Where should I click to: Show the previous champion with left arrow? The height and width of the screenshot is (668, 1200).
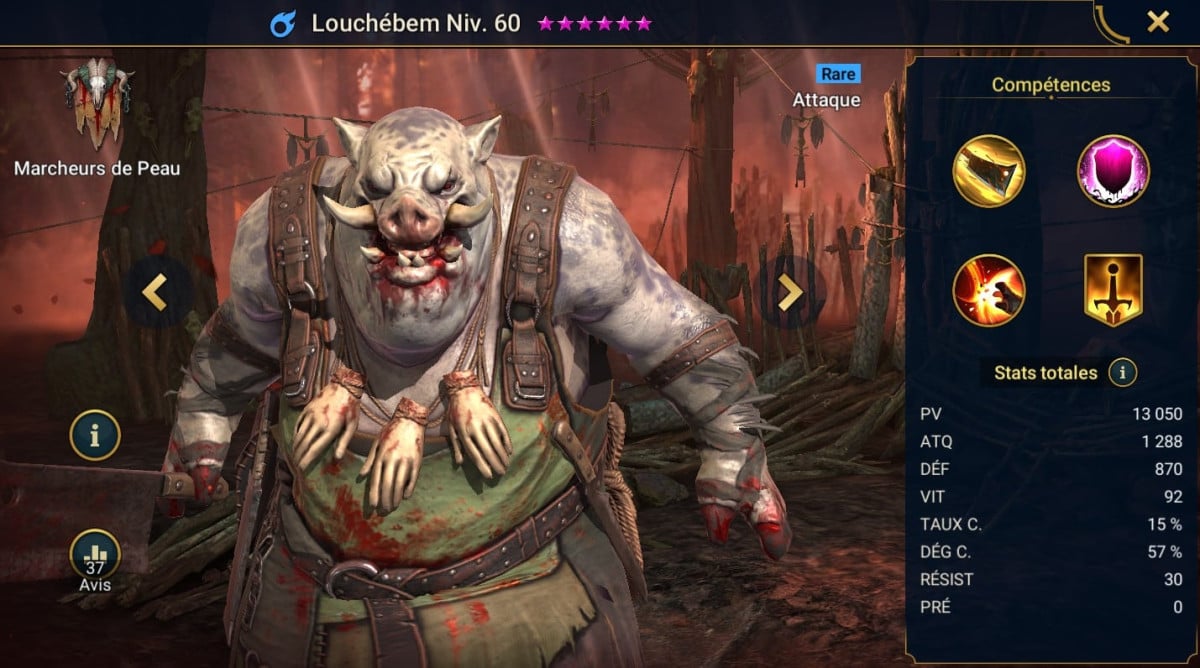point(154,291)
